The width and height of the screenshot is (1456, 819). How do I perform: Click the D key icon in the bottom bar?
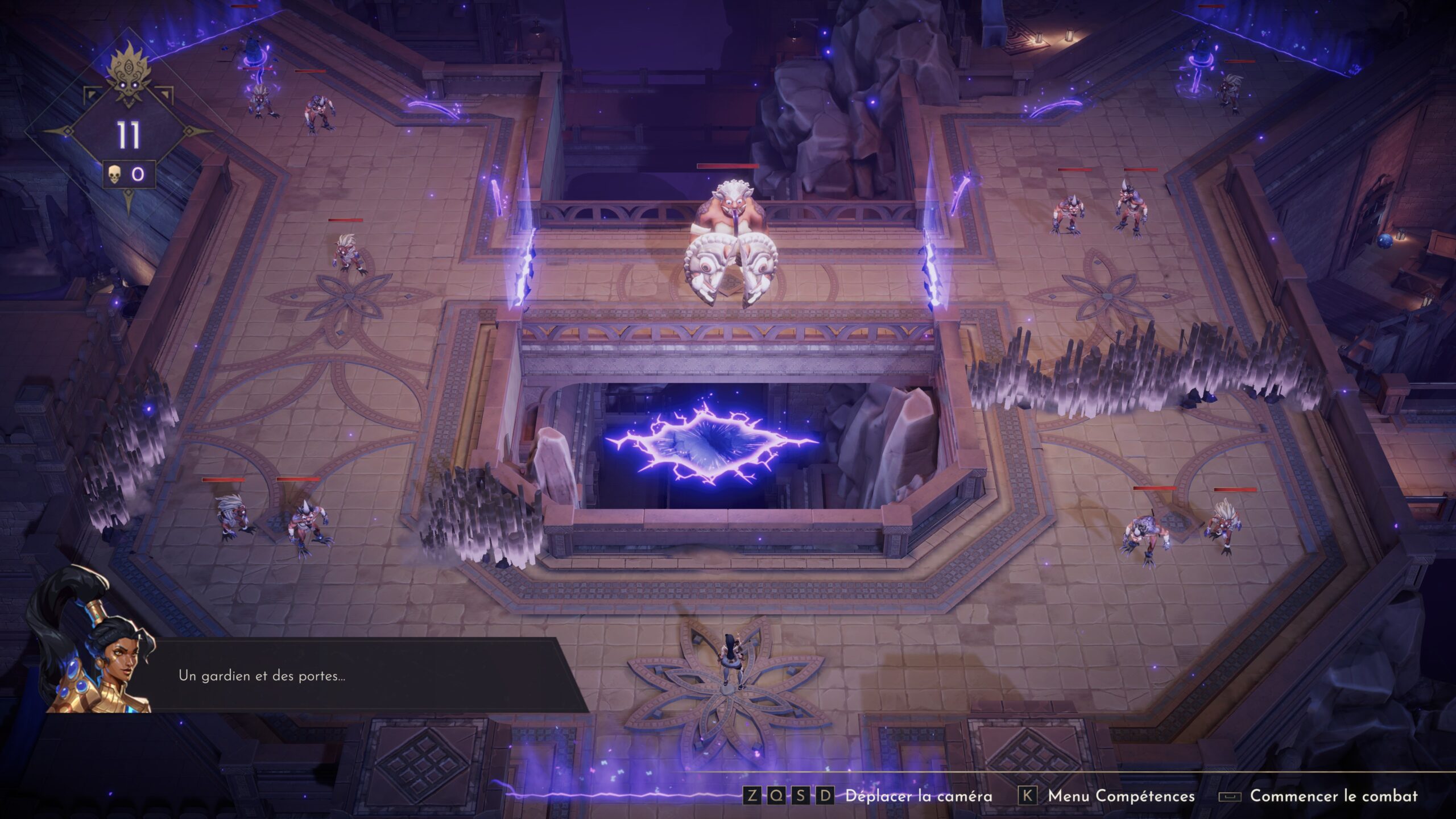(x=825, y=796)
